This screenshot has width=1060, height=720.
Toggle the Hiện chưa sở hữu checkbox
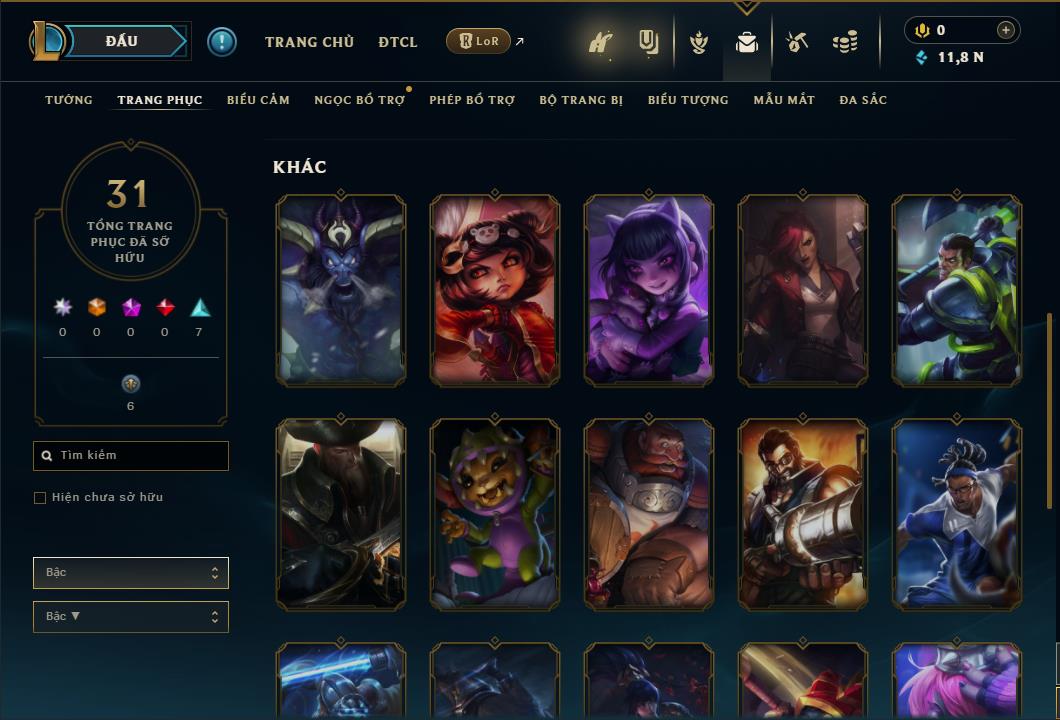tap(40, 498)
